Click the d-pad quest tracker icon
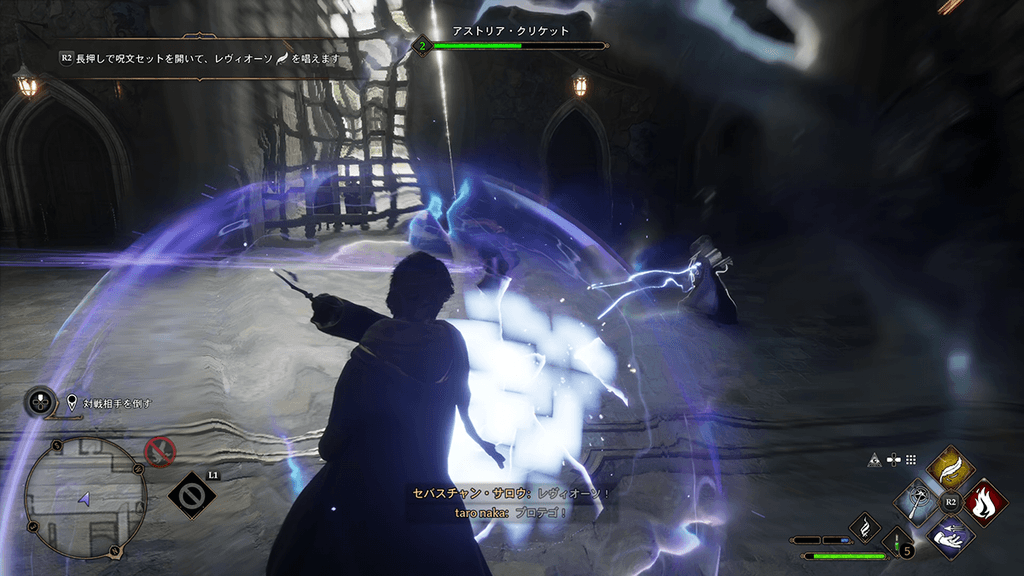Screen dimensions: 1024x576 (40, 403)
